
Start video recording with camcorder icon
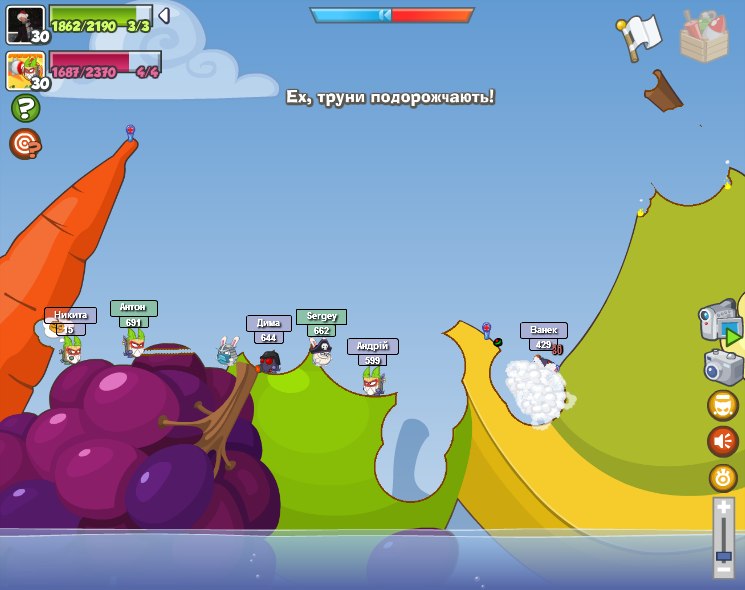tap(720, 325)
